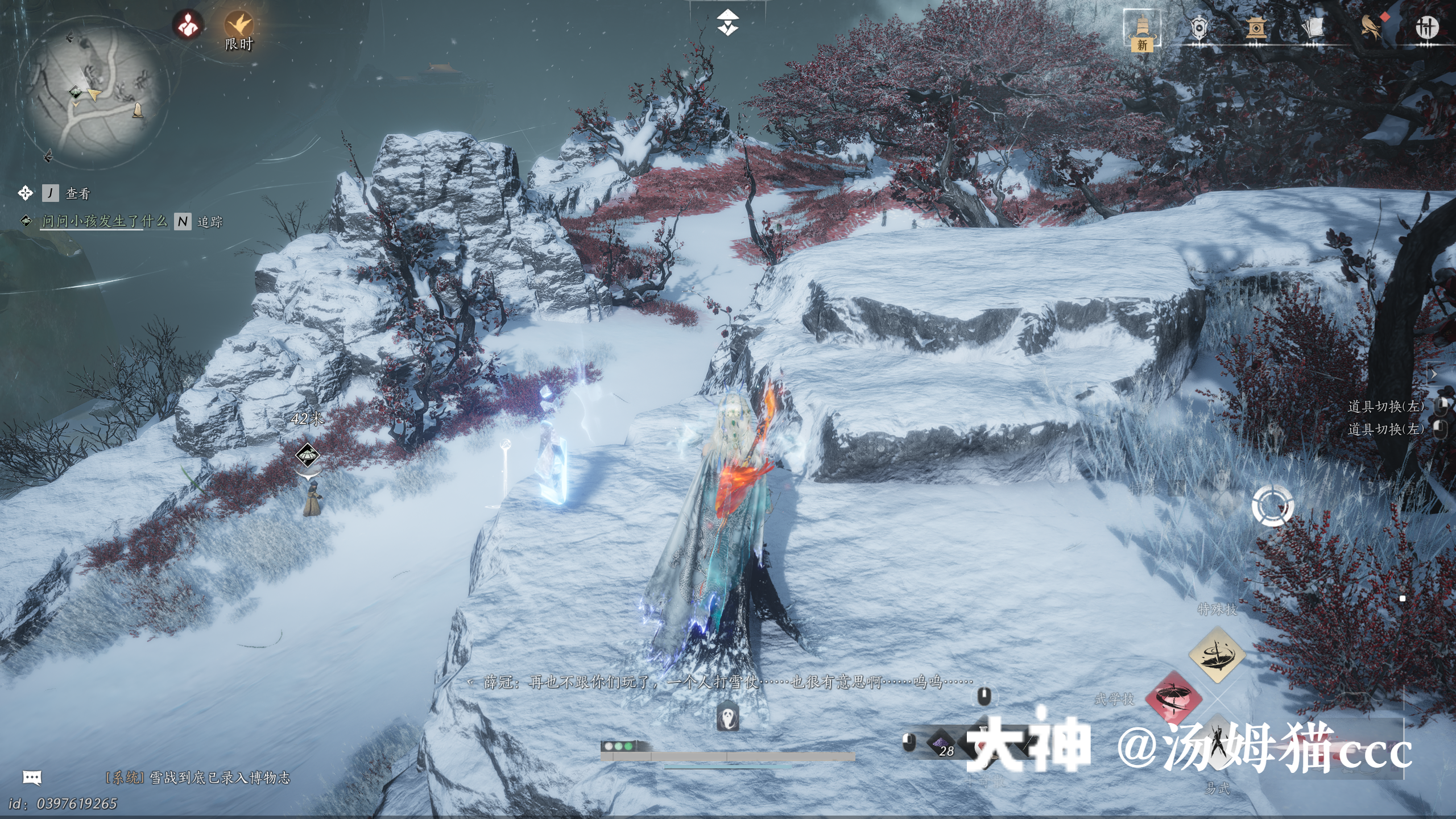Use the purple powder item slot
Image resolution: width=1456 pixels, height=819 pixels.
pos(941,743)
